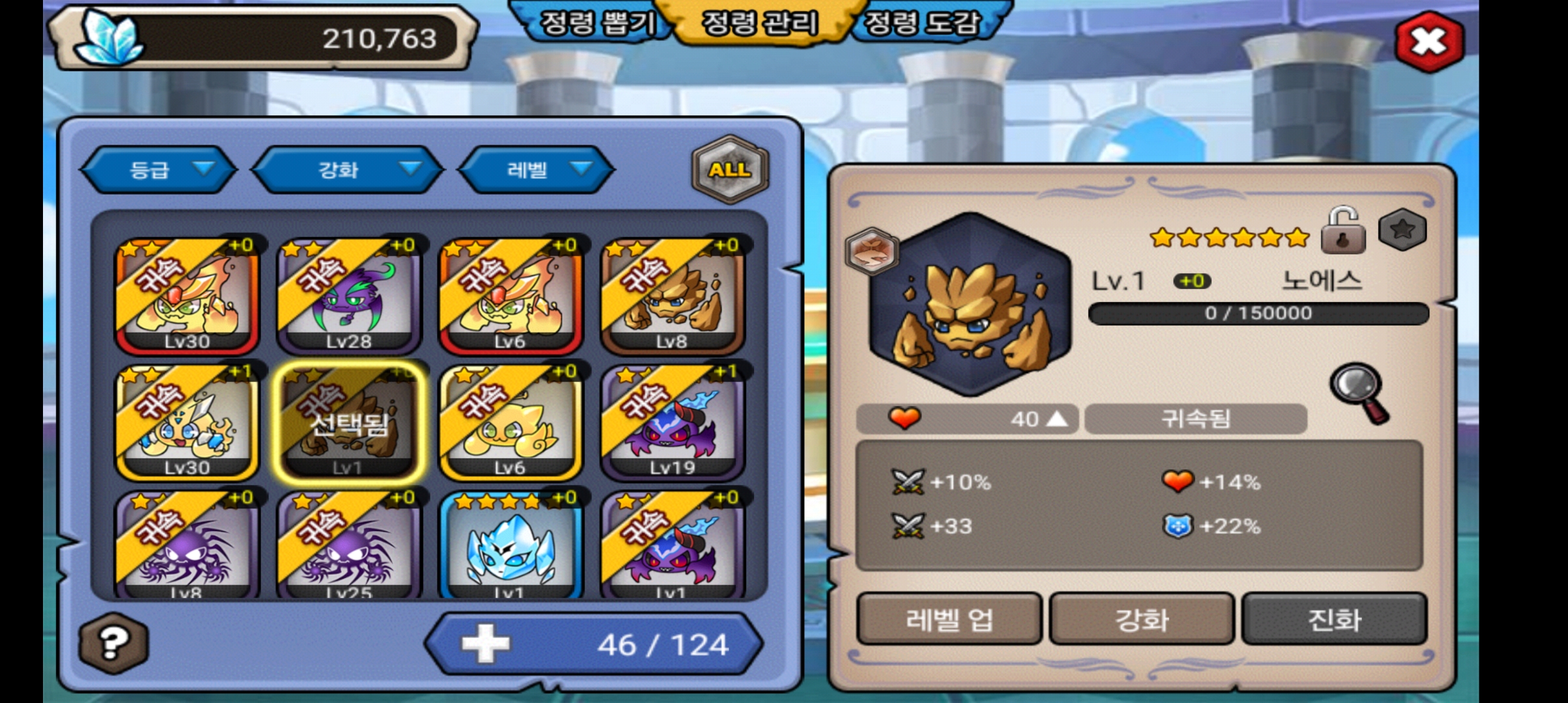Open the 정령 도감 tab
The image size is (1568, 703).
coord(922,23)
